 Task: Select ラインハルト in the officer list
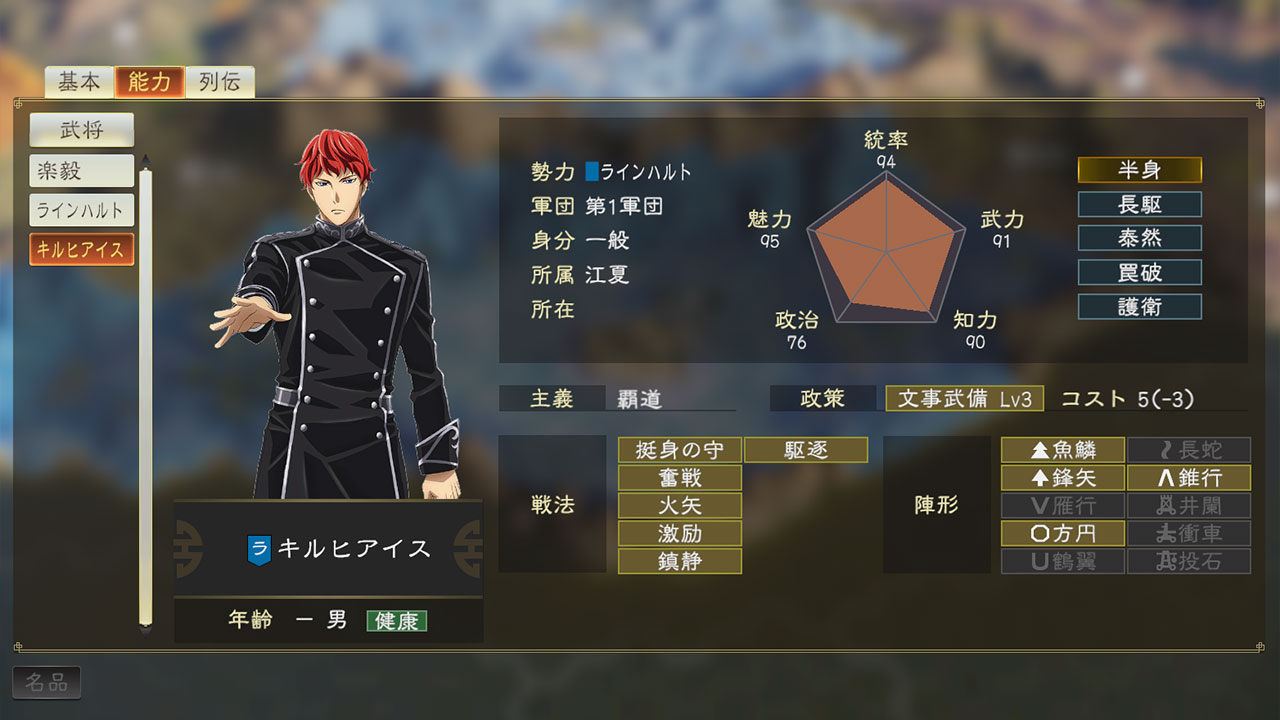[81, 210]
